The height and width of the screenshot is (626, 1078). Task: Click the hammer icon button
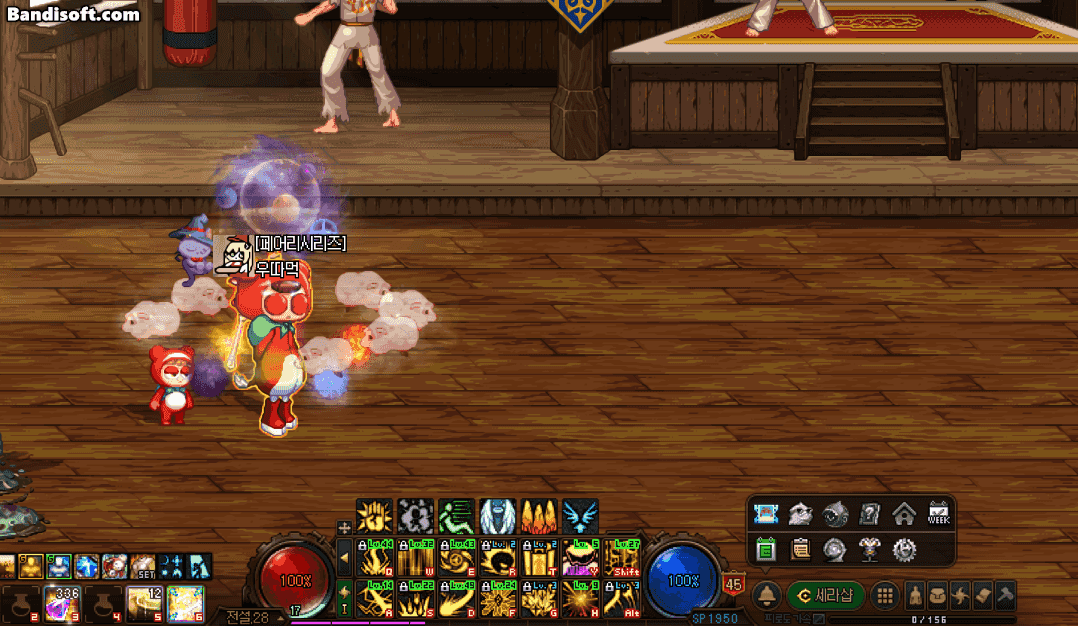coord(1004,594)
